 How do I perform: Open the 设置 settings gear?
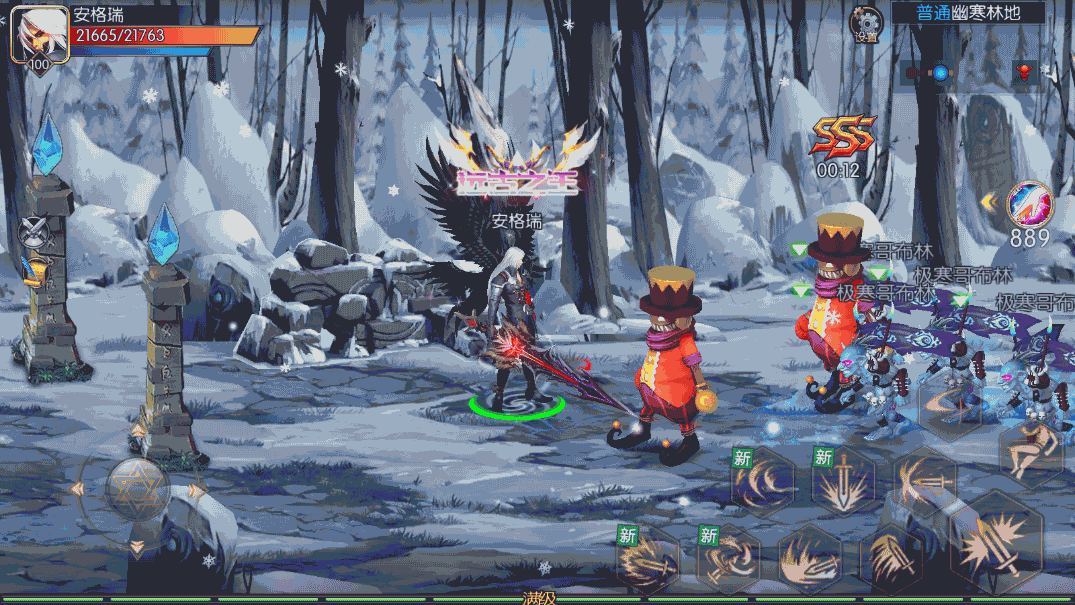[x=866, y=23]
